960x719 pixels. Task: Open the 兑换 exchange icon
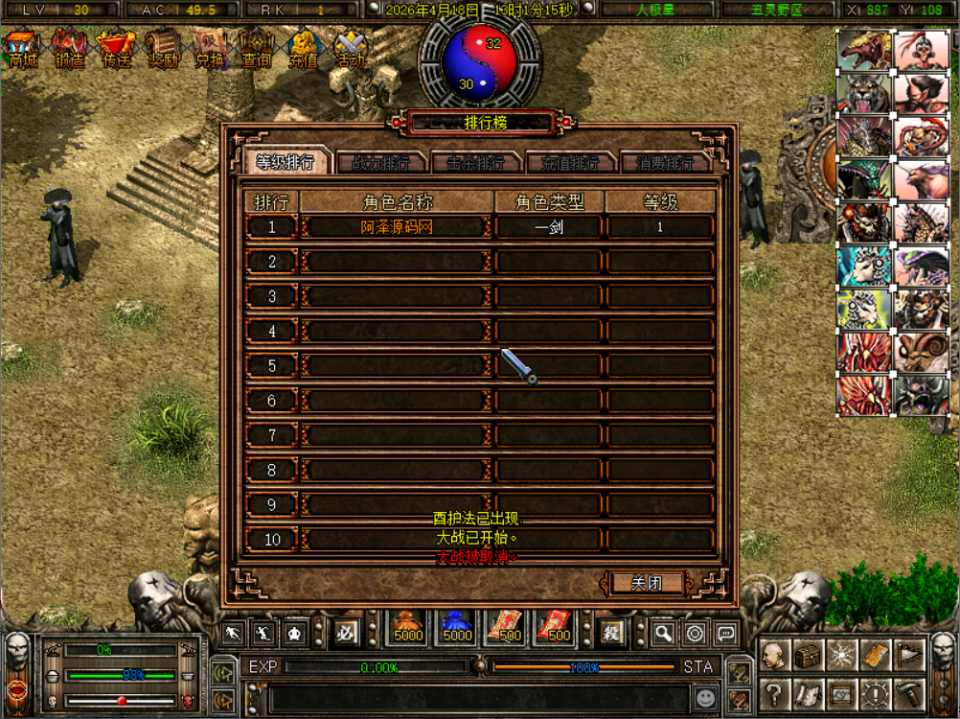click(x=210, y=49)
